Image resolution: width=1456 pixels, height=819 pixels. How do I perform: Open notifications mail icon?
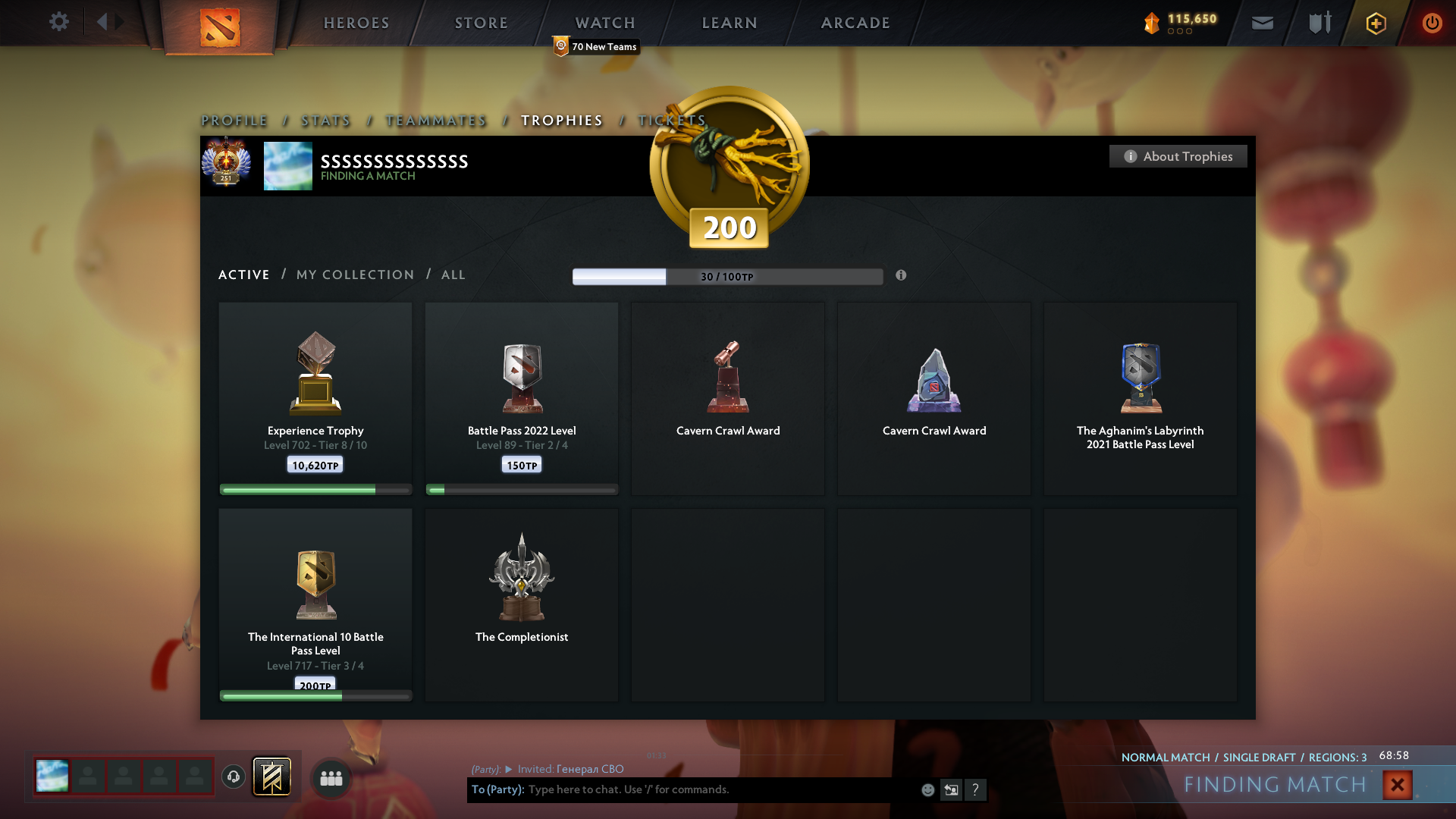[x=1262, y=22]
